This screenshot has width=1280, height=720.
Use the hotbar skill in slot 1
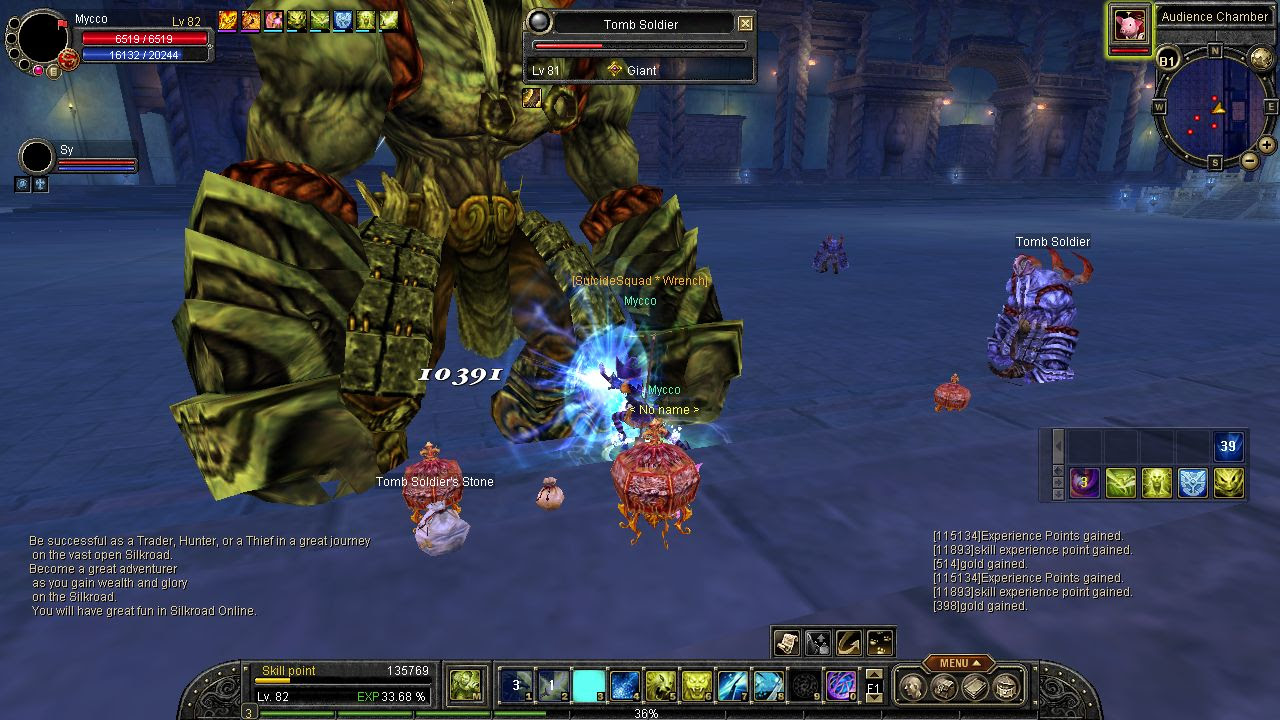point(516,685)
